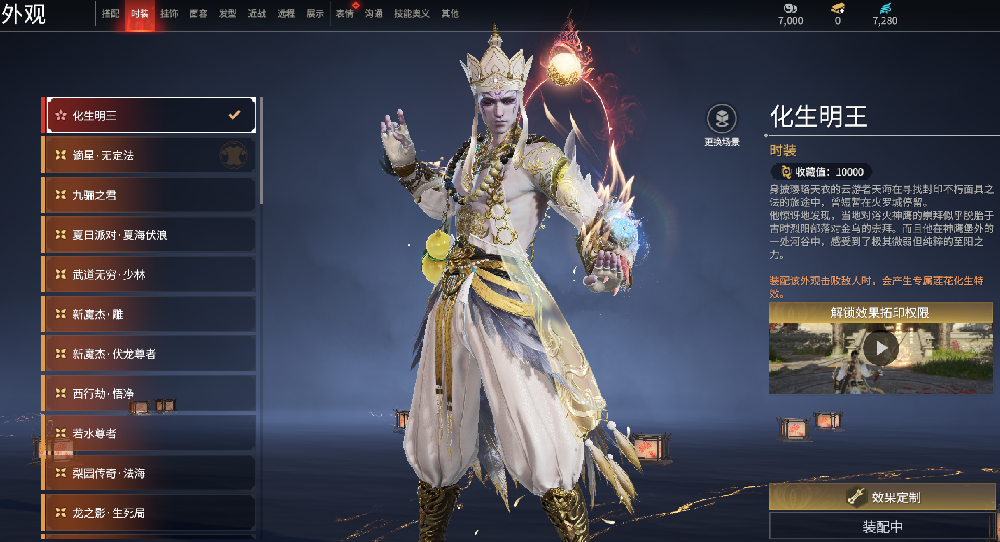Screen dimensions: 1000x542
Task: Switch to the 搭配 tab
Action: coord(110,14)
